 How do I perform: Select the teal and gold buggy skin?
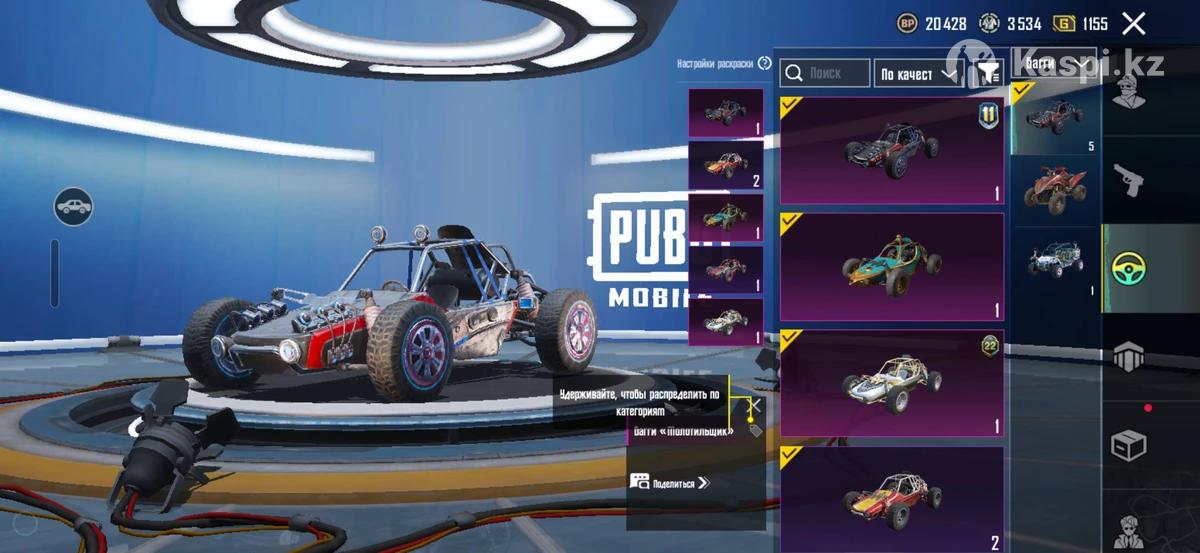(891, 266)
